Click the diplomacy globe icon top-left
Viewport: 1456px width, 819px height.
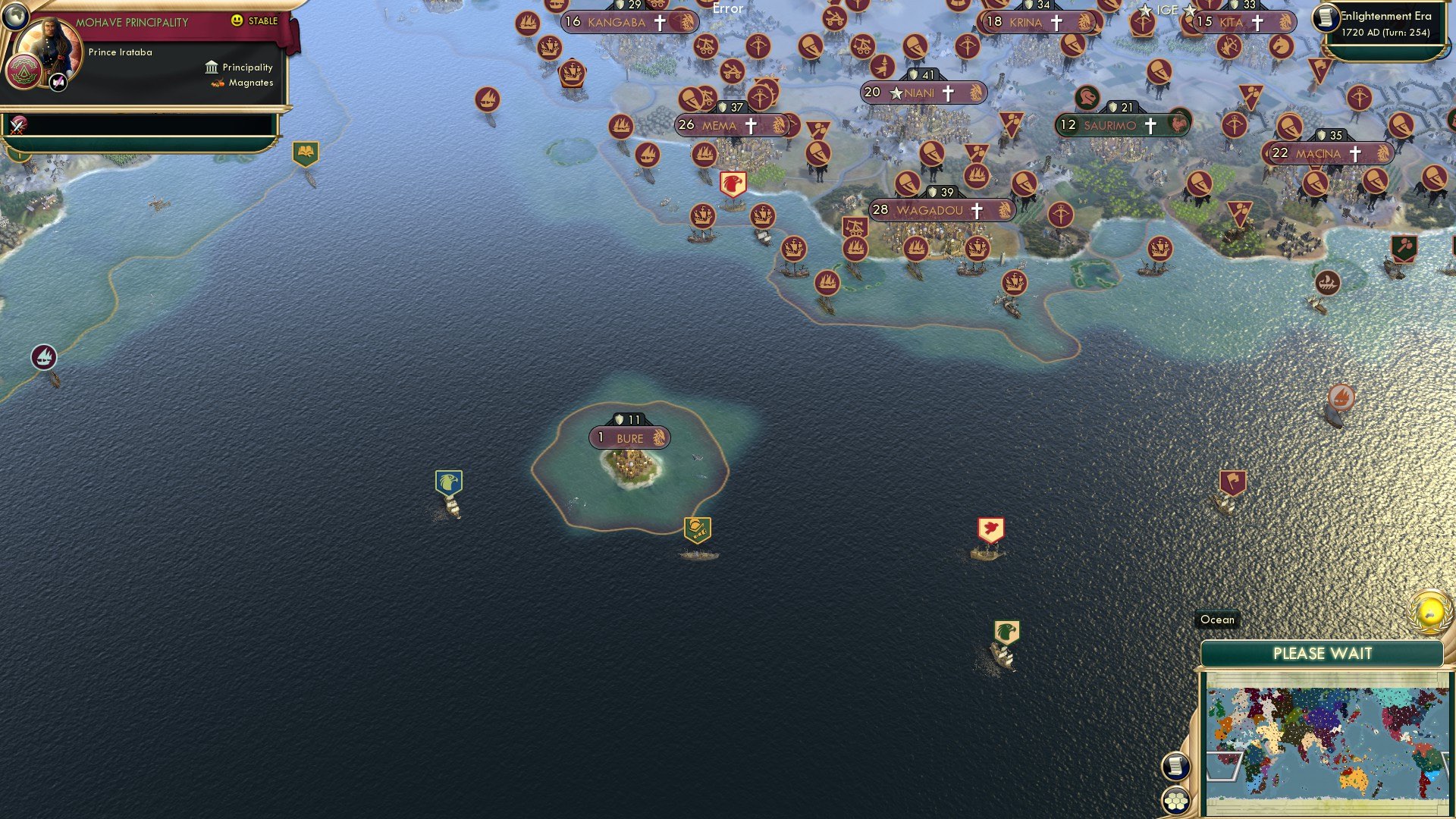pyautogui.click(x=16, y=18)
